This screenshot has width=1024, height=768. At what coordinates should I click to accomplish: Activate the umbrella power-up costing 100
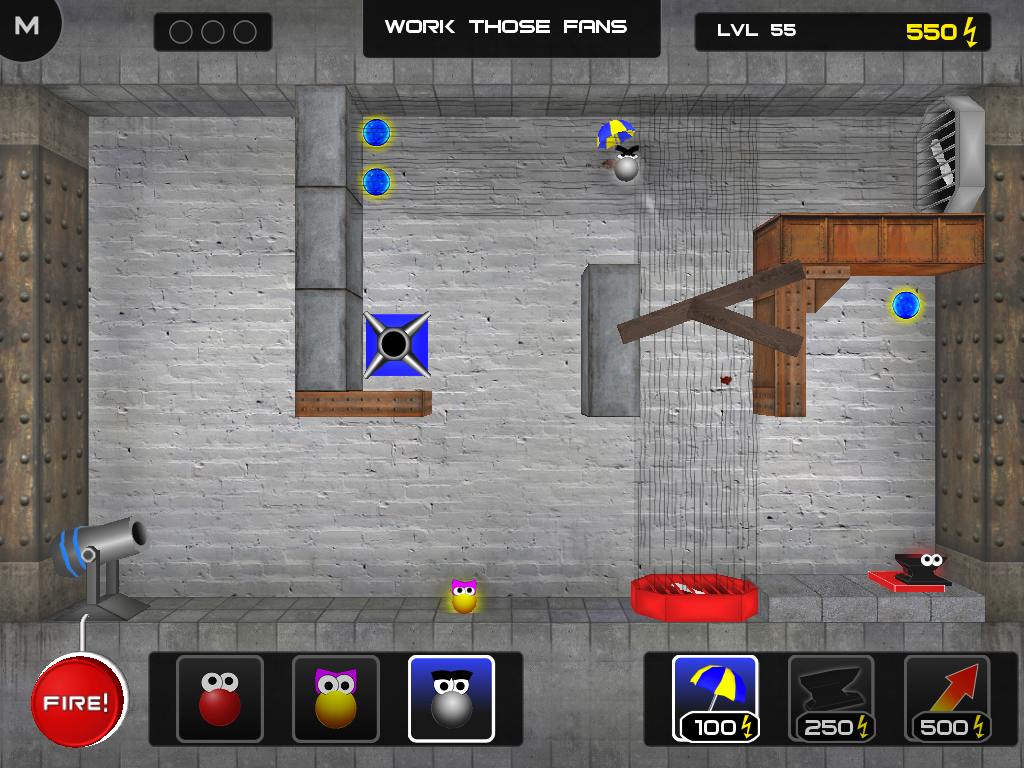(x=715, y=698)
